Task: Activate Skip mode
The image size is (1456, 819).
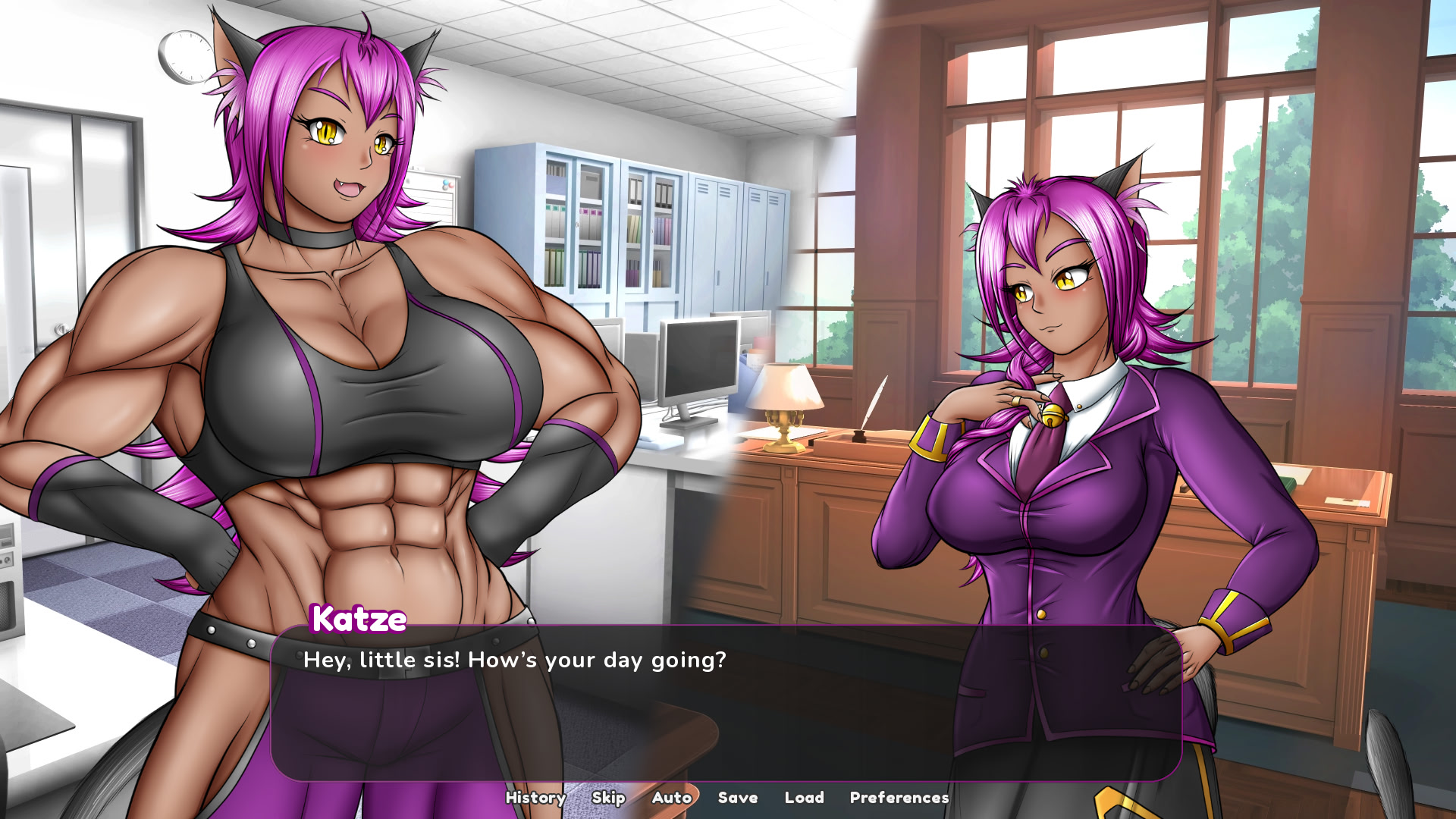Action: [x=608, y=798]
